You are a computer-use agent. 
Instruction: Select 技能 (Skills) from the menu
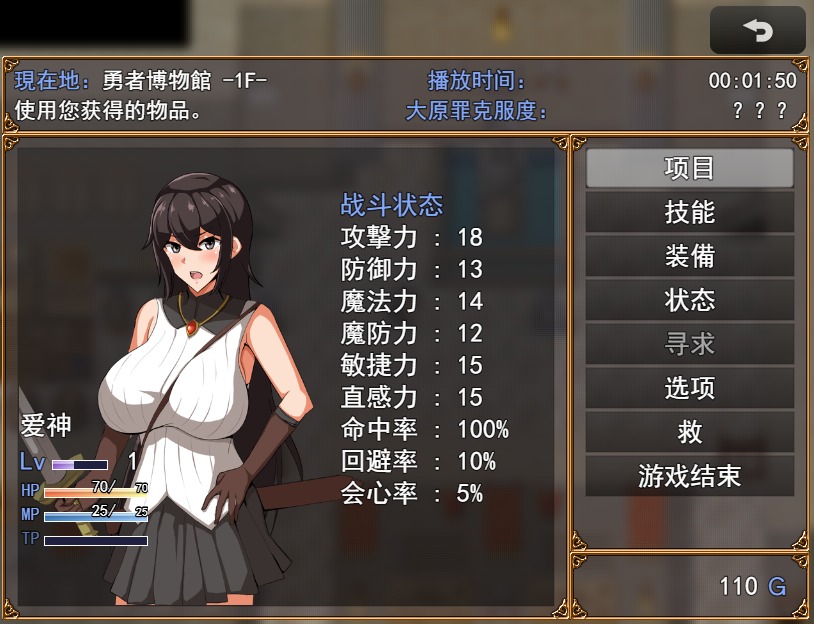[689, 212]
